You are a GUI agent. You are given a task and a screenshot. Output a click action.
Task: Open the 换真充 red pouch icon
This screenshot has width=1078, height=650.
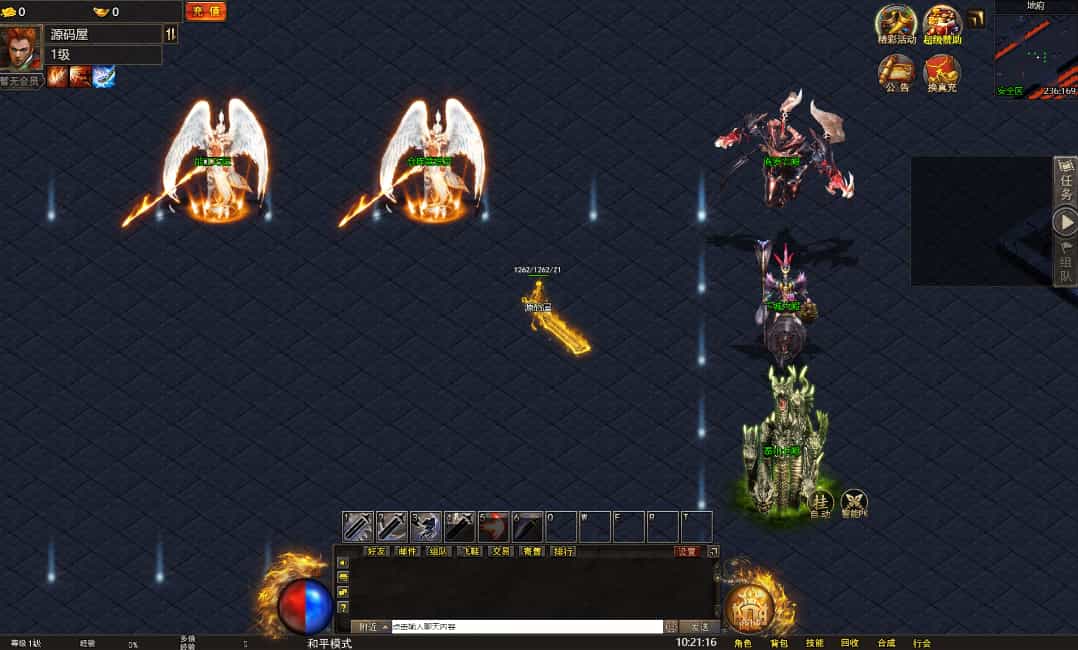point(942,72)
